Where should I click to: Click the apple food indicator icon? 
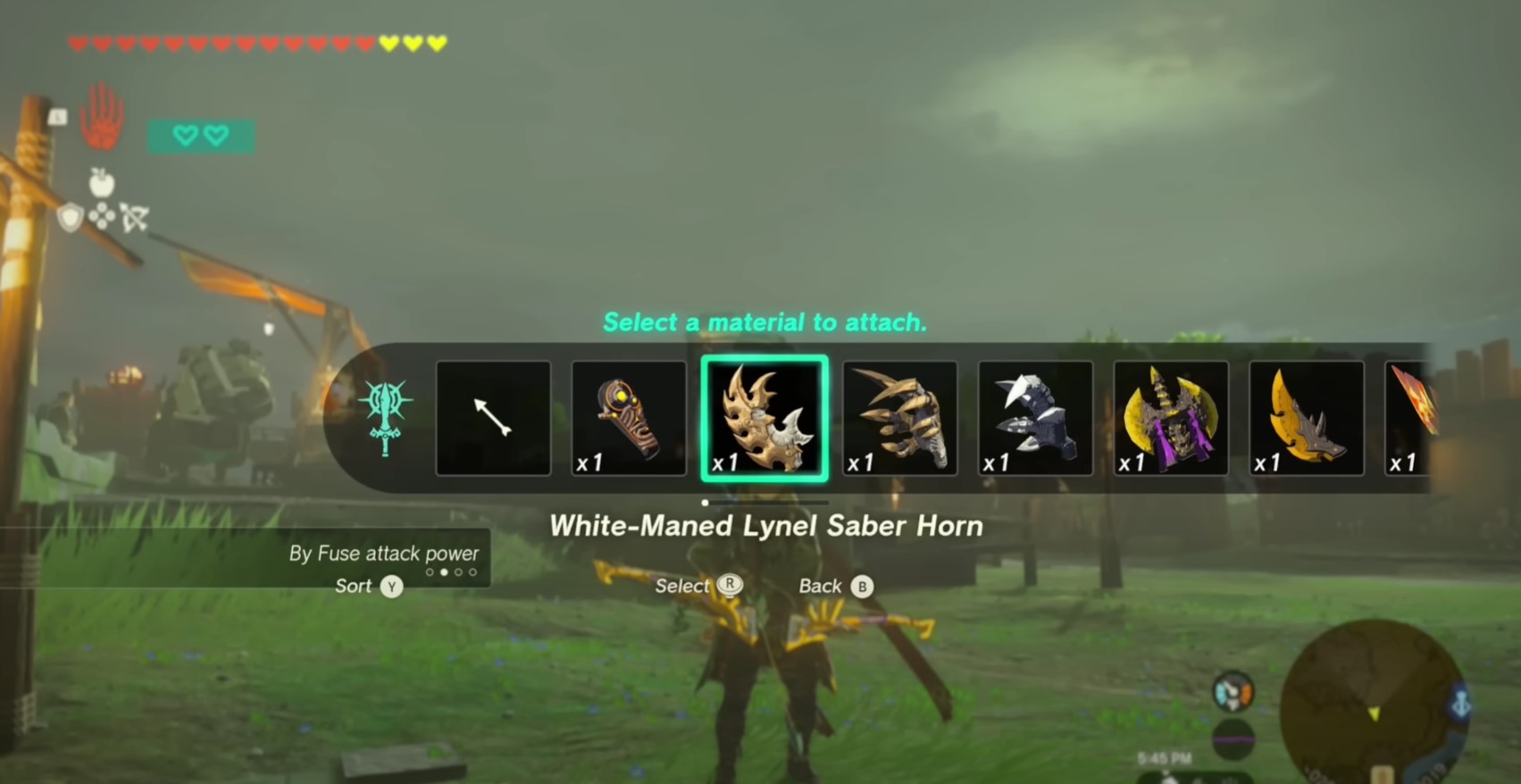[103, 184]
